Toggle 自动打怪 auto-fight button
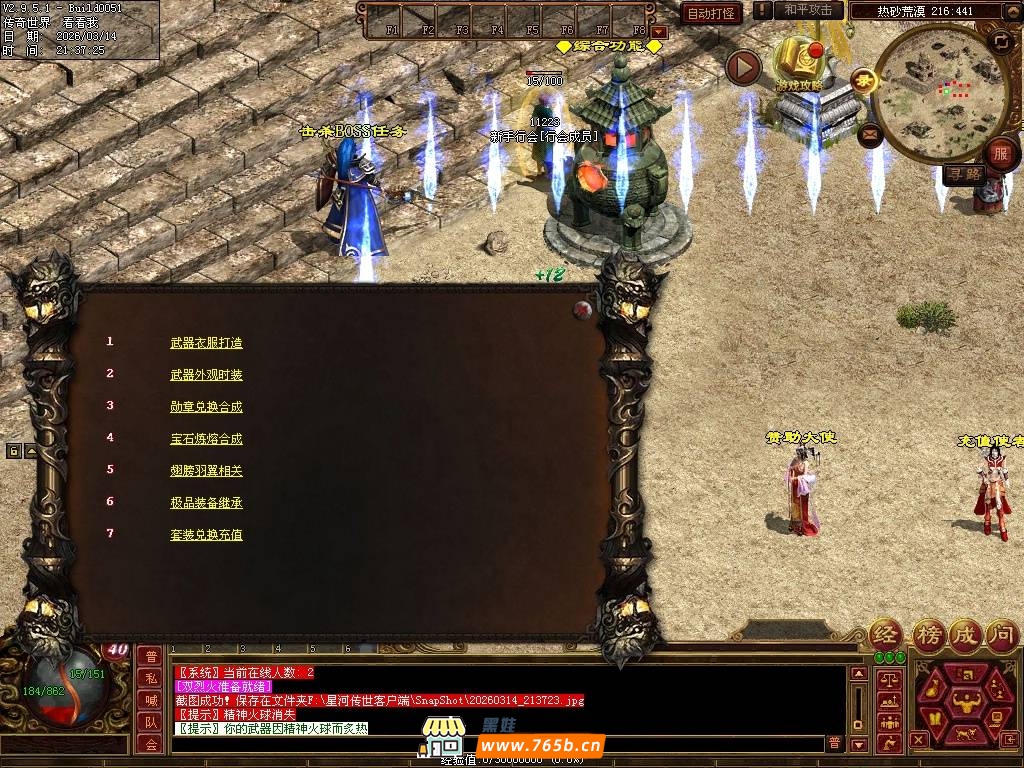Screen dimensions: 1024x768 tap(711, 13)
